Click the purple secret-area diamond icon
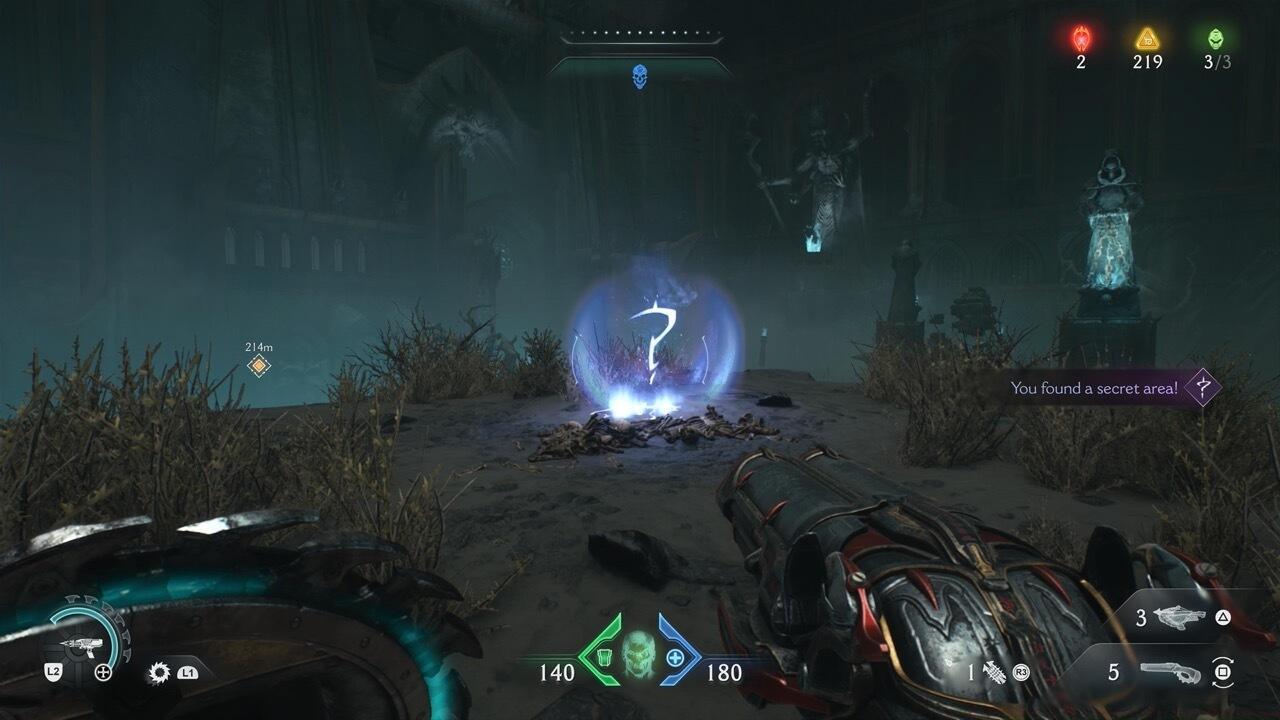The image size is (1280, 720). pos(1203,387)
